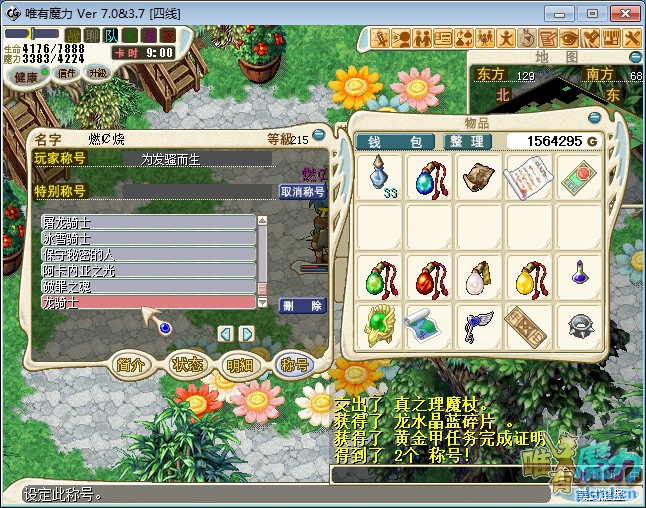
Task: Sort inventory with the 整理 button
Action: pyautogui.click(x=468, y=142)
